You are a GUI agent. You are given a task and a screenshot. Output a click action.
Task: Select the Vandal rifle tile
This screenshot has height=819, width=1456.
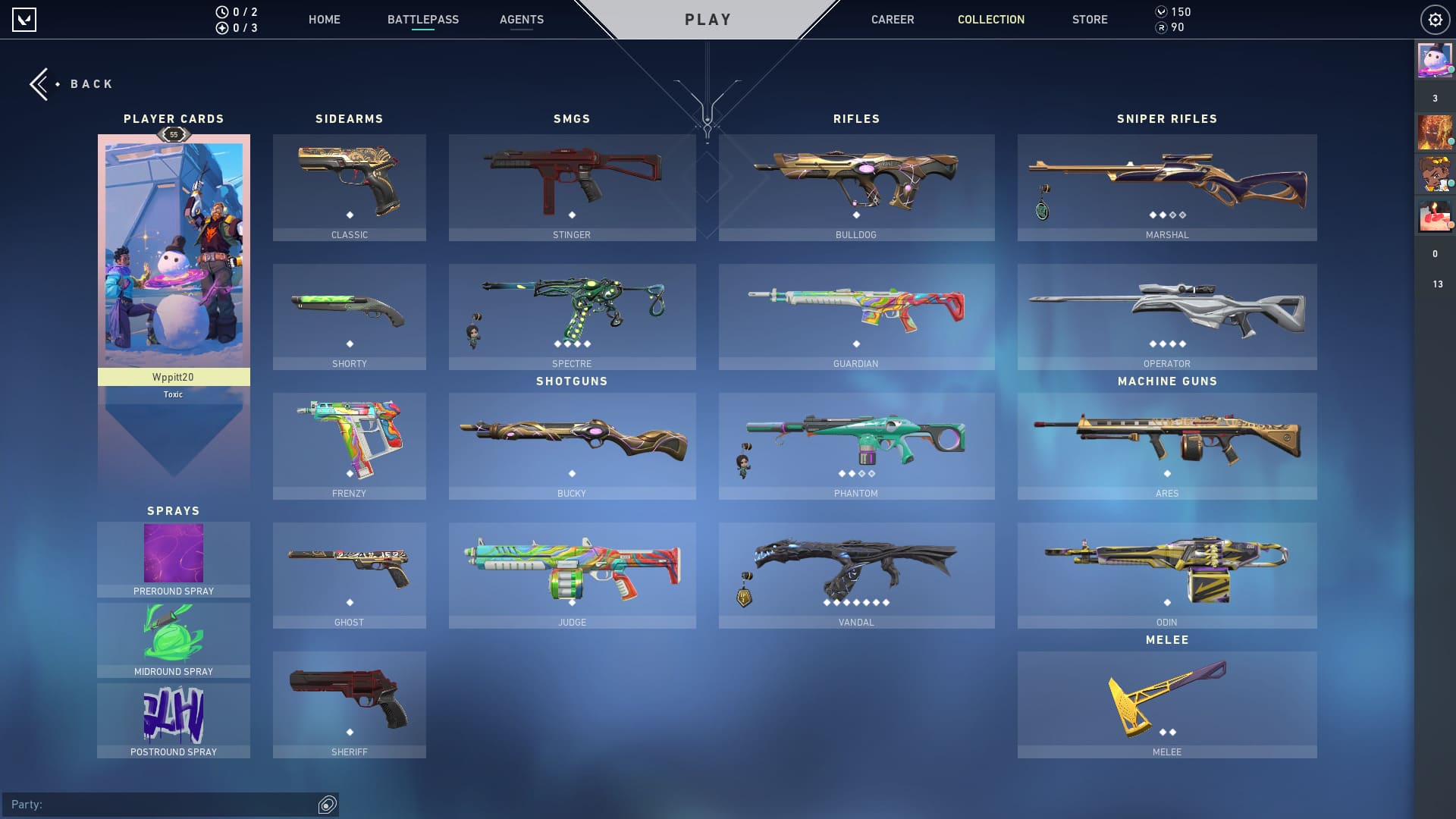[856, 575]
